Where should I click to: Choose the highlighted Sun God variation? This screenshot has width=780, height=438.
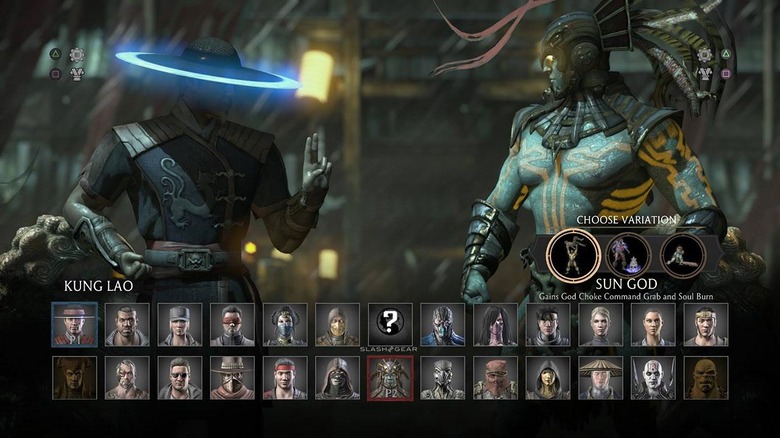pyautogui.click(x=573, y=255)
